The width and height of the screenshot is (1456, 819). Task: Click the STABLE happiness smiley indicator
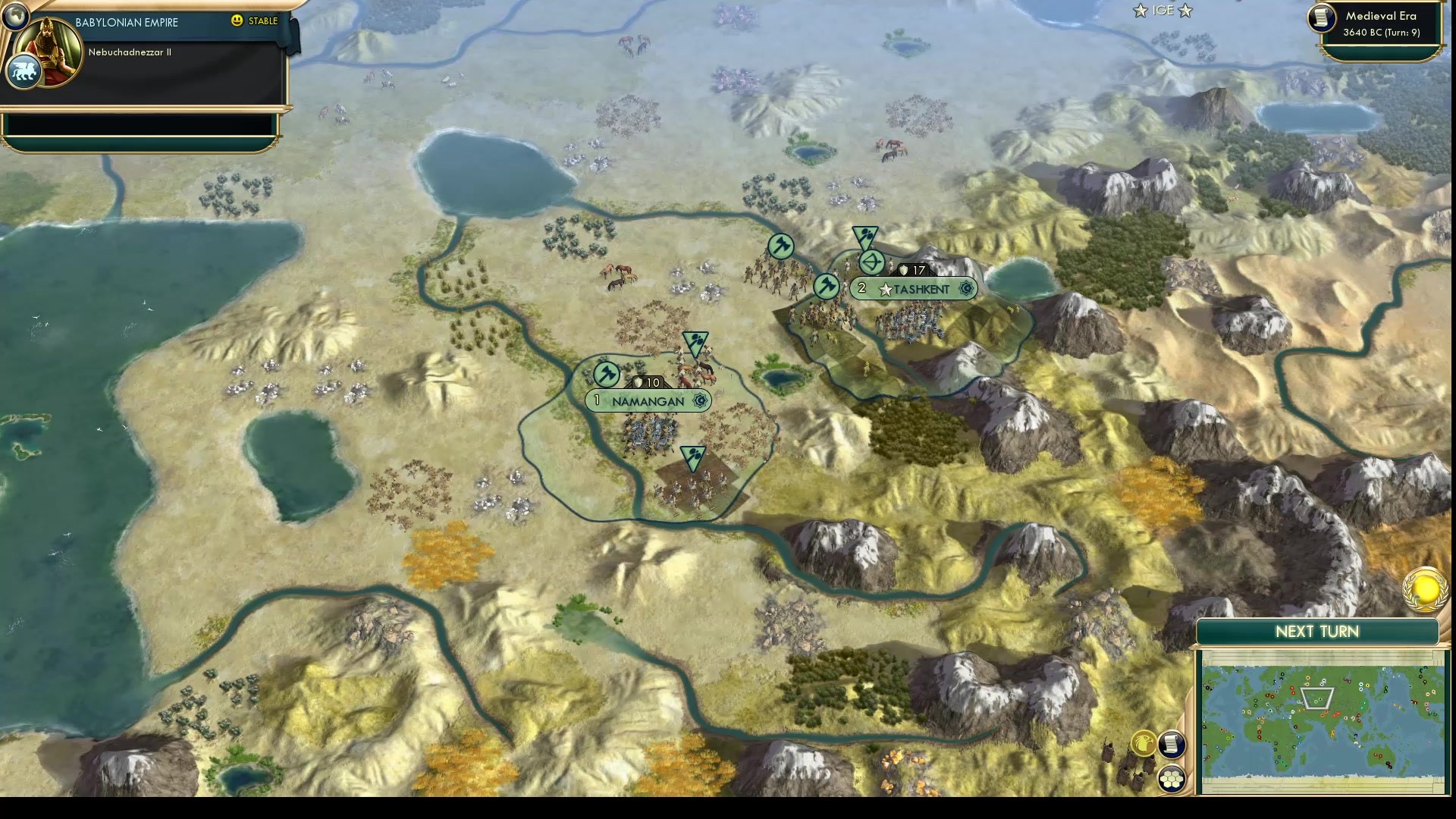[x=237, y=21]
